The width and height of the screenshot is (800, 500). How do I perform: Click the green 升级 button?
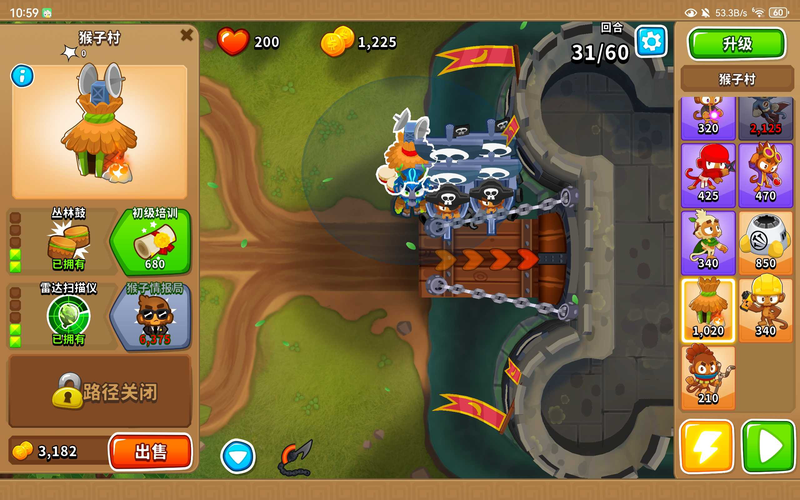point(736,44)
